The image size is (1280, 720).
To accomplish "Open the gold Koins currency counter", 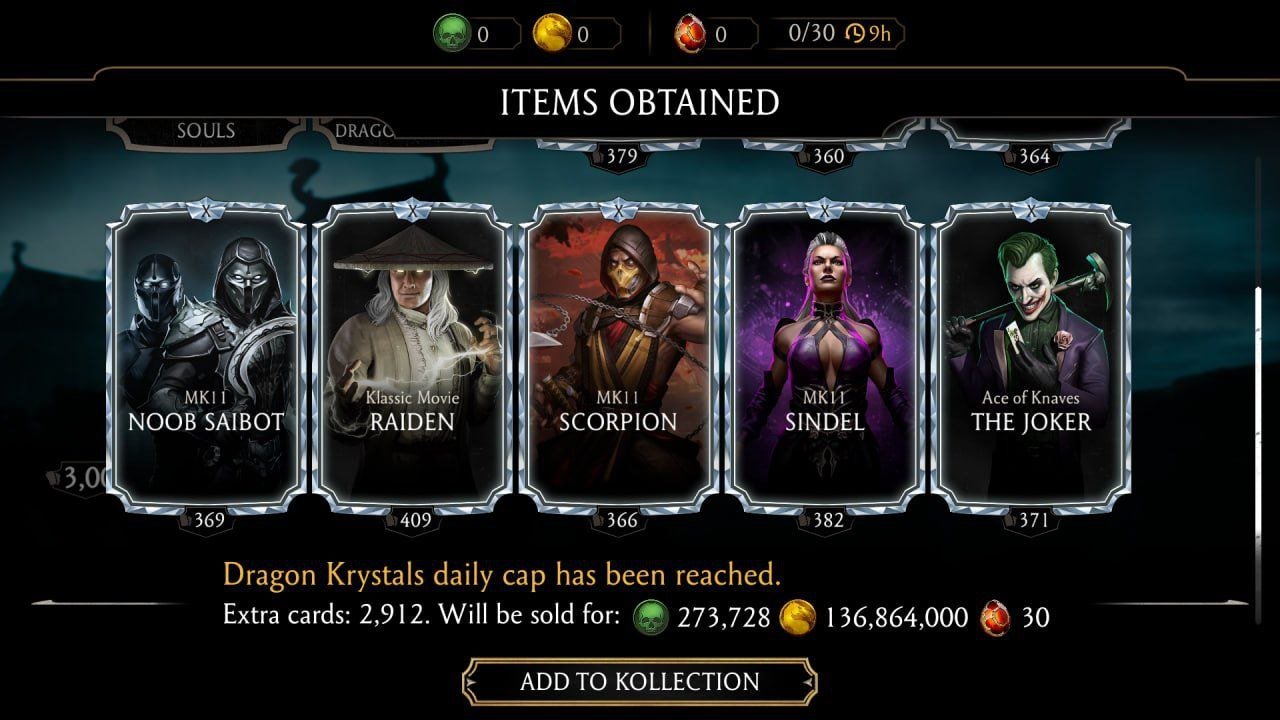I will click(576, 35).
